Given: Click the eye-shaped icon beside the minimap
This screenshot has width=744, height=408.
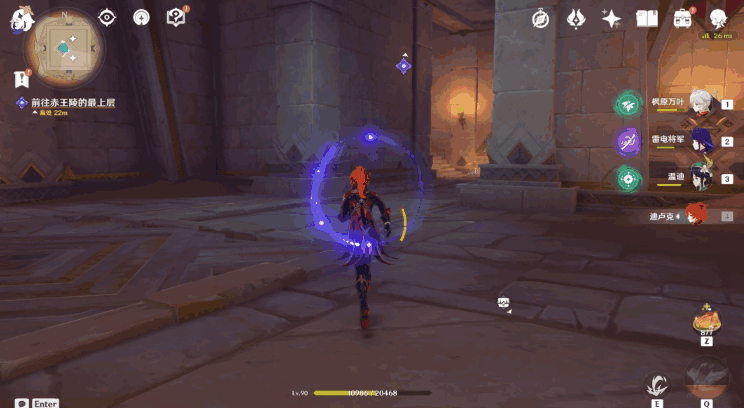Looking at the screenshot, I should pos(108,18).
